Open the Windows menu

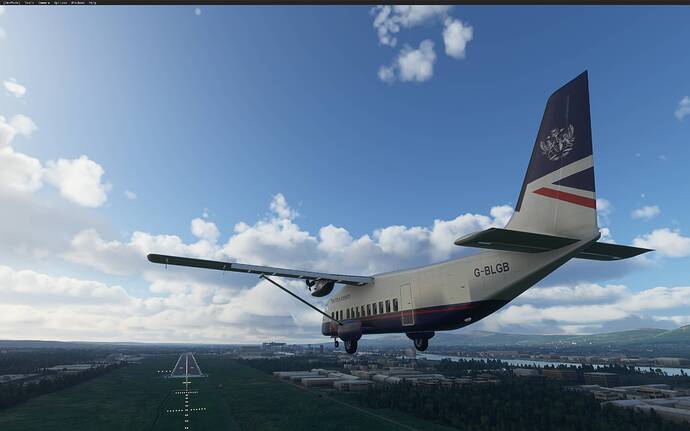tap(79, 3)
